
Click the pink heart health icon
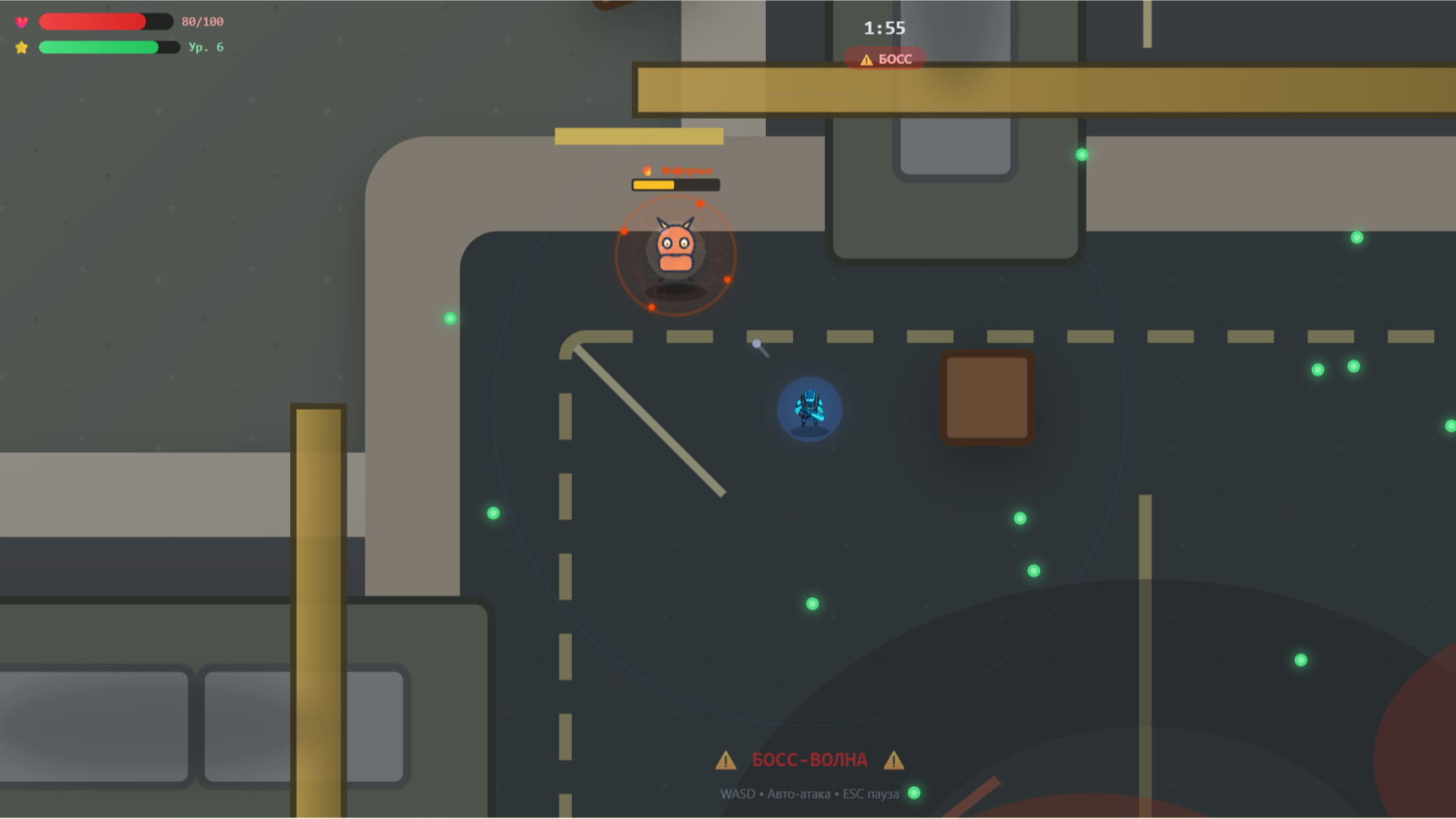(20, 21)
